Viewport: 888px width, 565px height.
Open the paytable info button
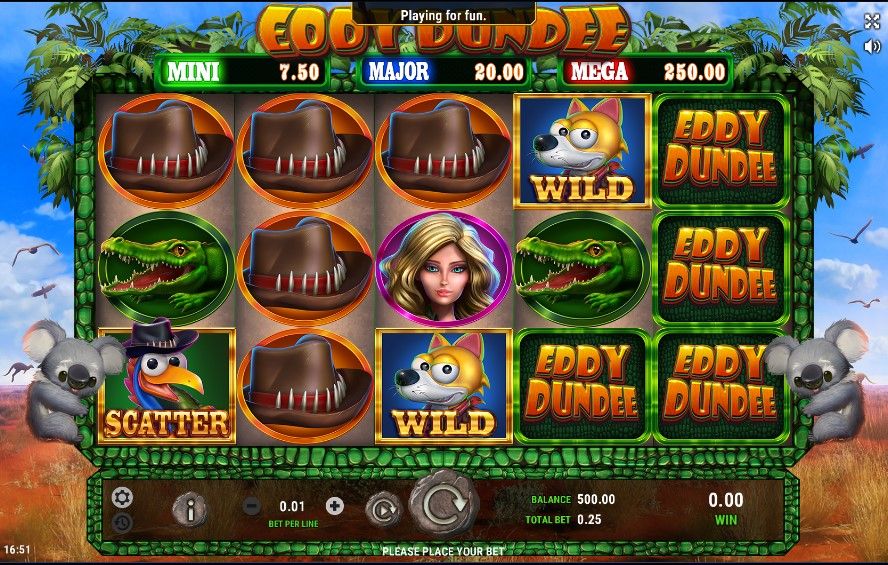coord(189,509)
